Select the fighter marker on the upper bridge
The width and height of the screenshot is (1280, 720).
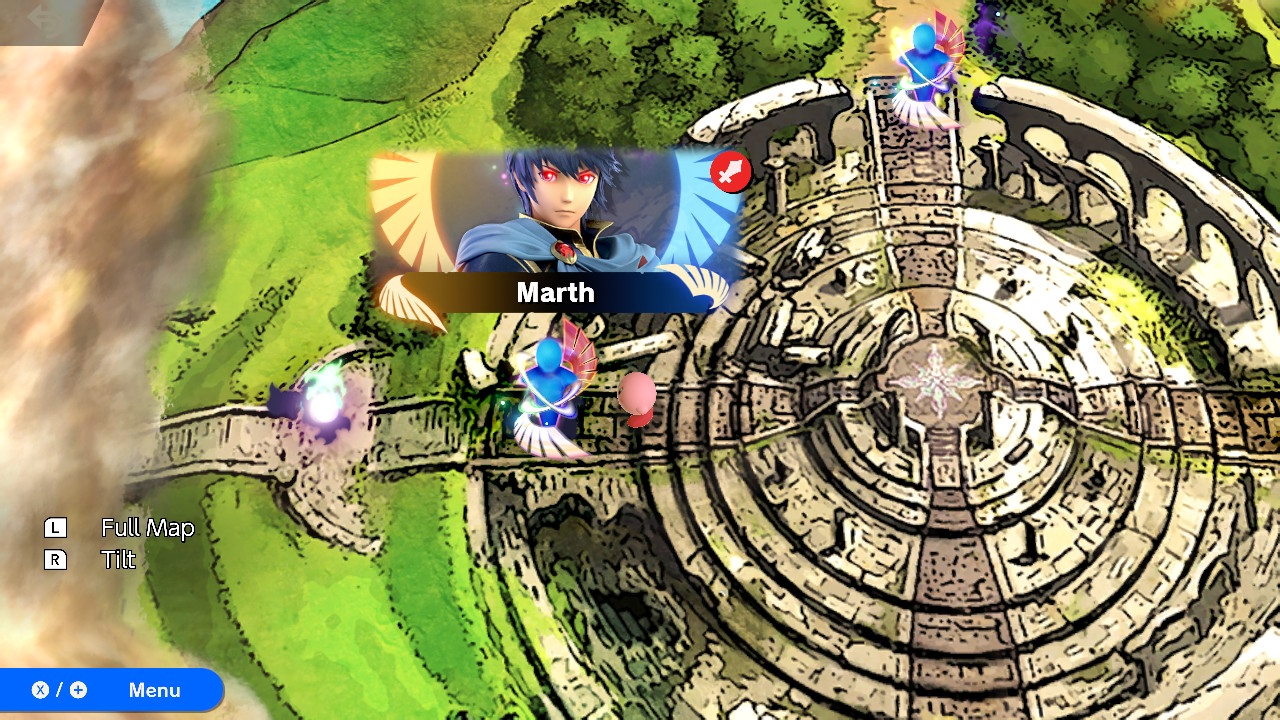pyautogui.click(x=926, y=70)
